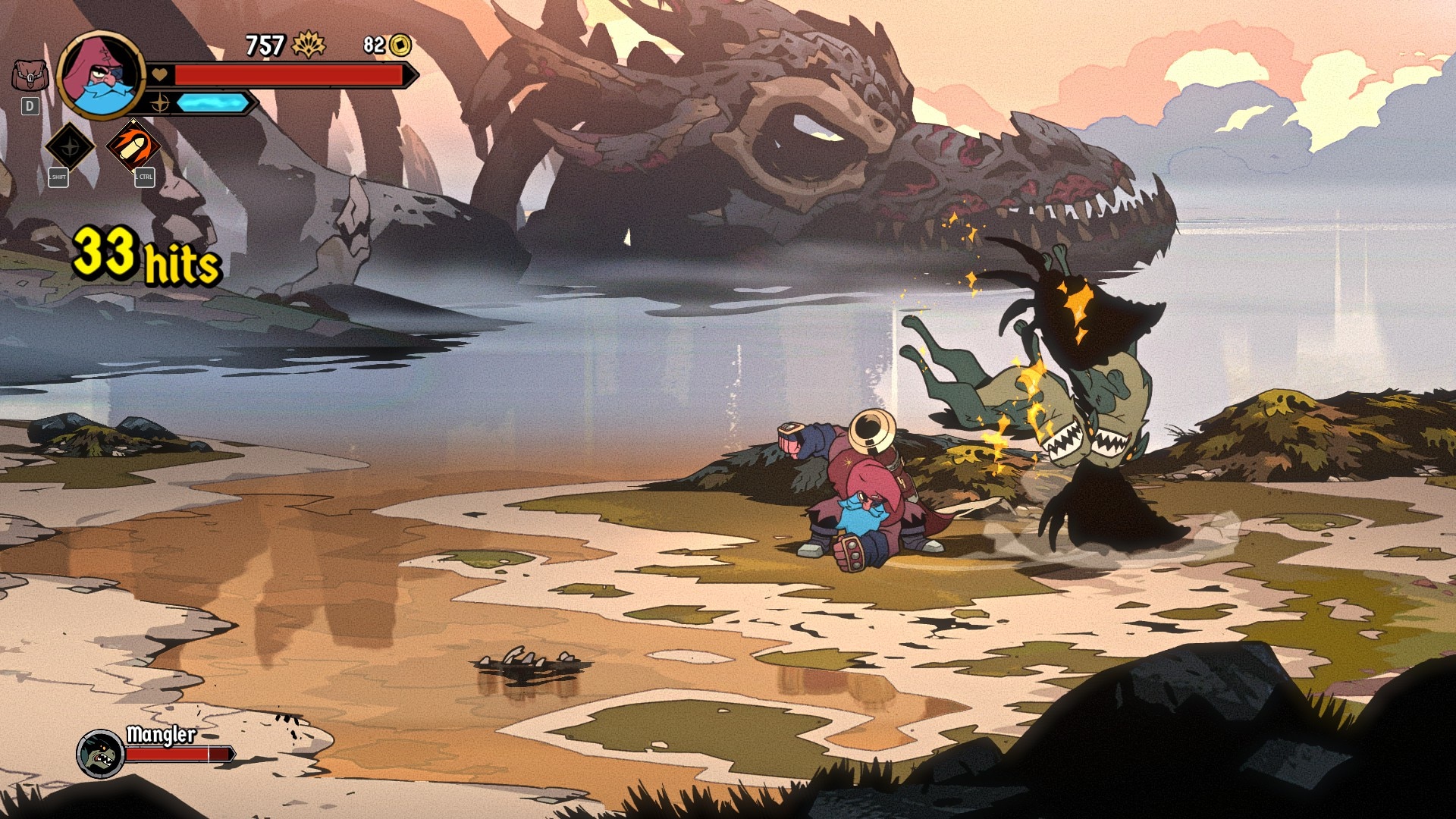Select the Mangler enemy portrait
Screen dimensions: 1456x819
coord(101,754)
